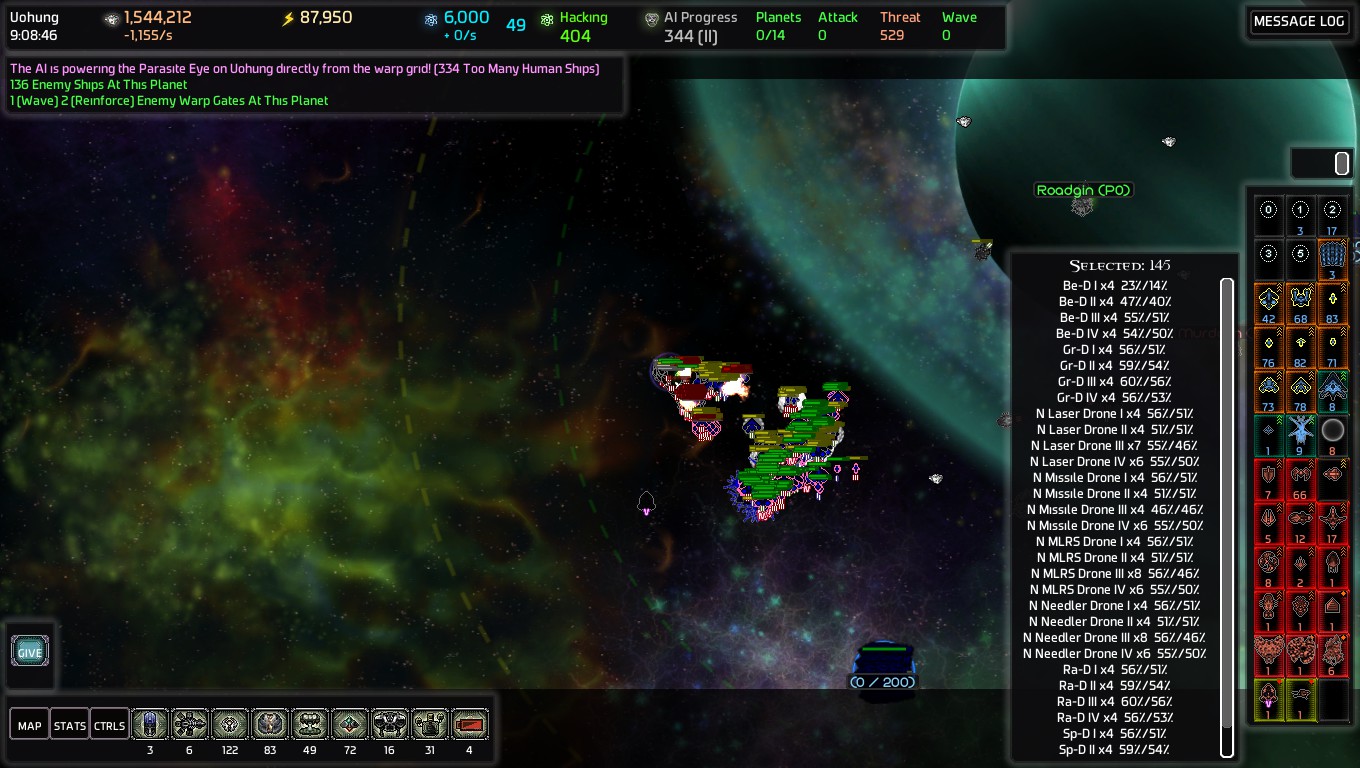Choose control group 5
This screenshot has height=768, width=1360.
pos(1300,254)
